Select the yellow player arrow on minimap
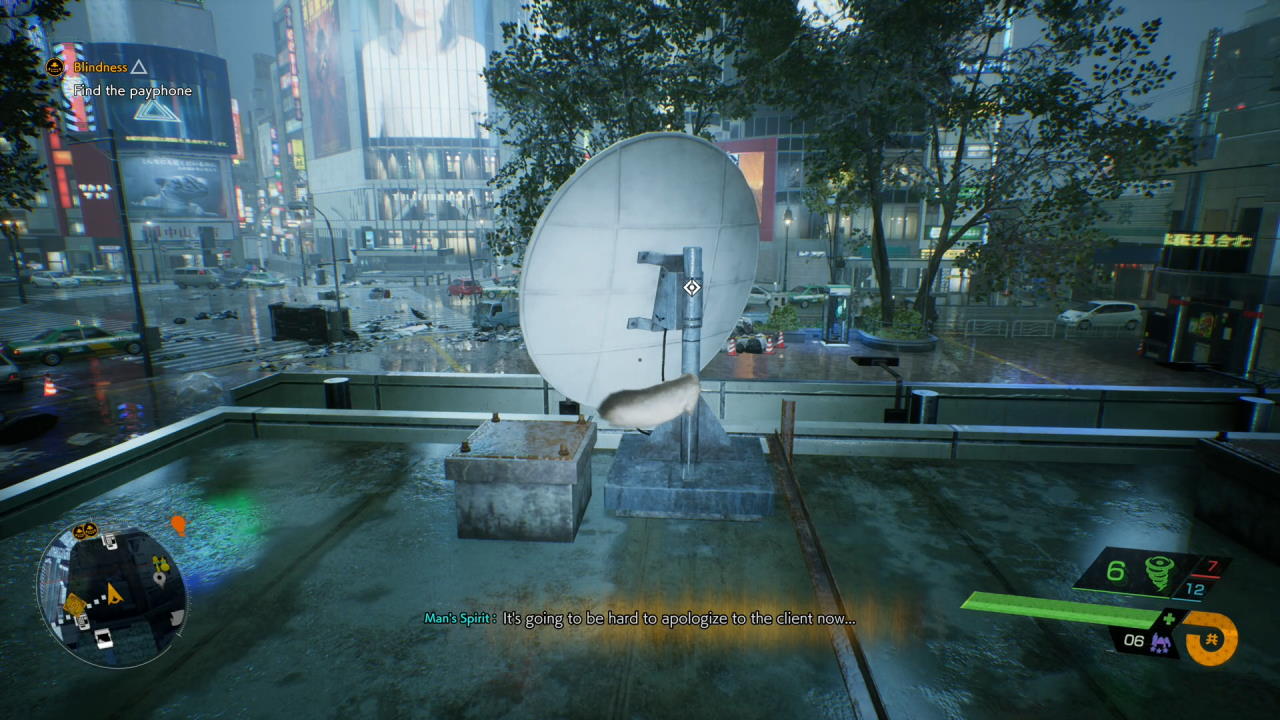The width and height of the screenshot is (1280, 720). click(x=114, y=595)
